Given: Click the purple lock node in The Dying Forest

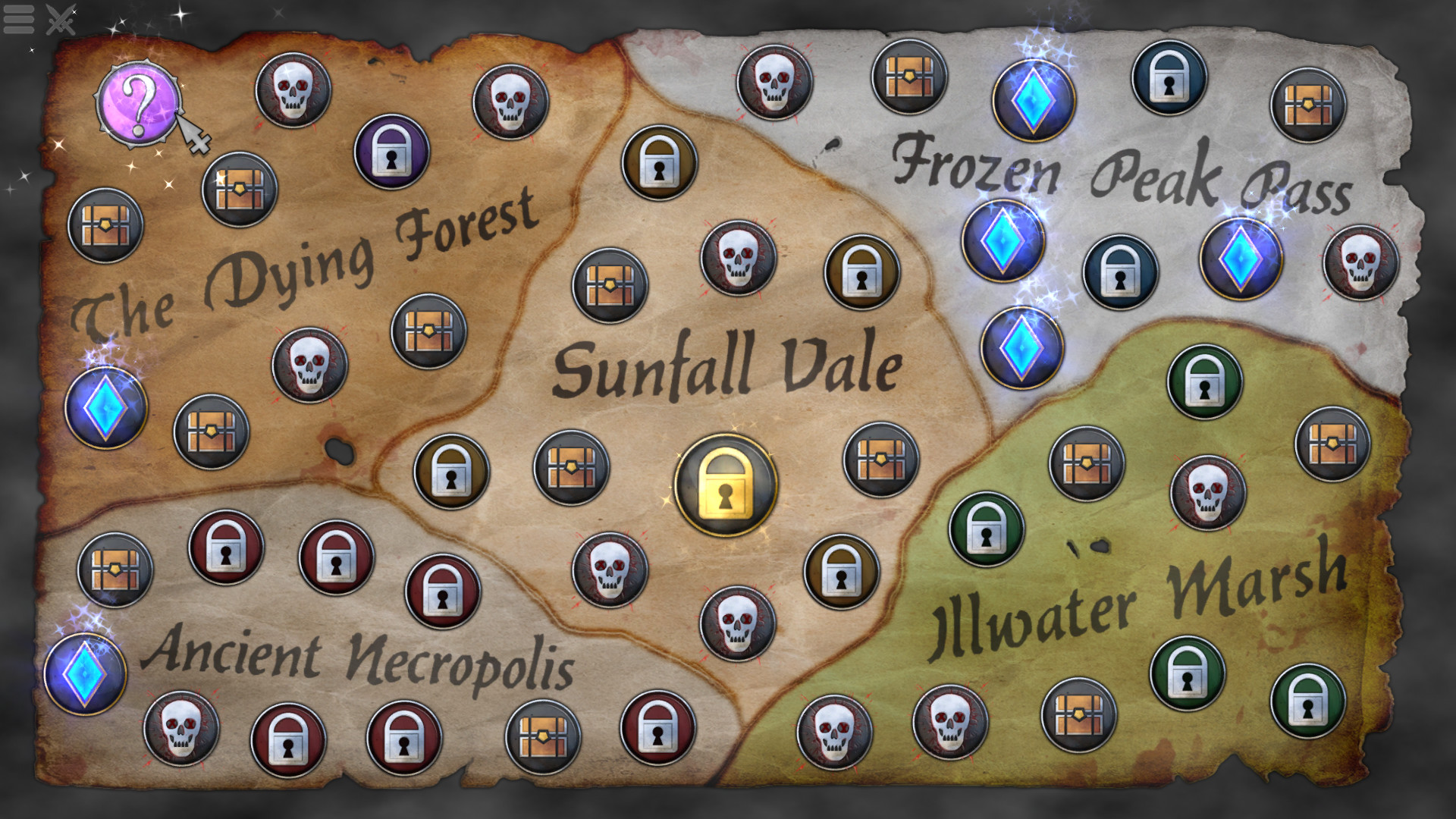Looking at the screenshot, I should coord(391,155).
